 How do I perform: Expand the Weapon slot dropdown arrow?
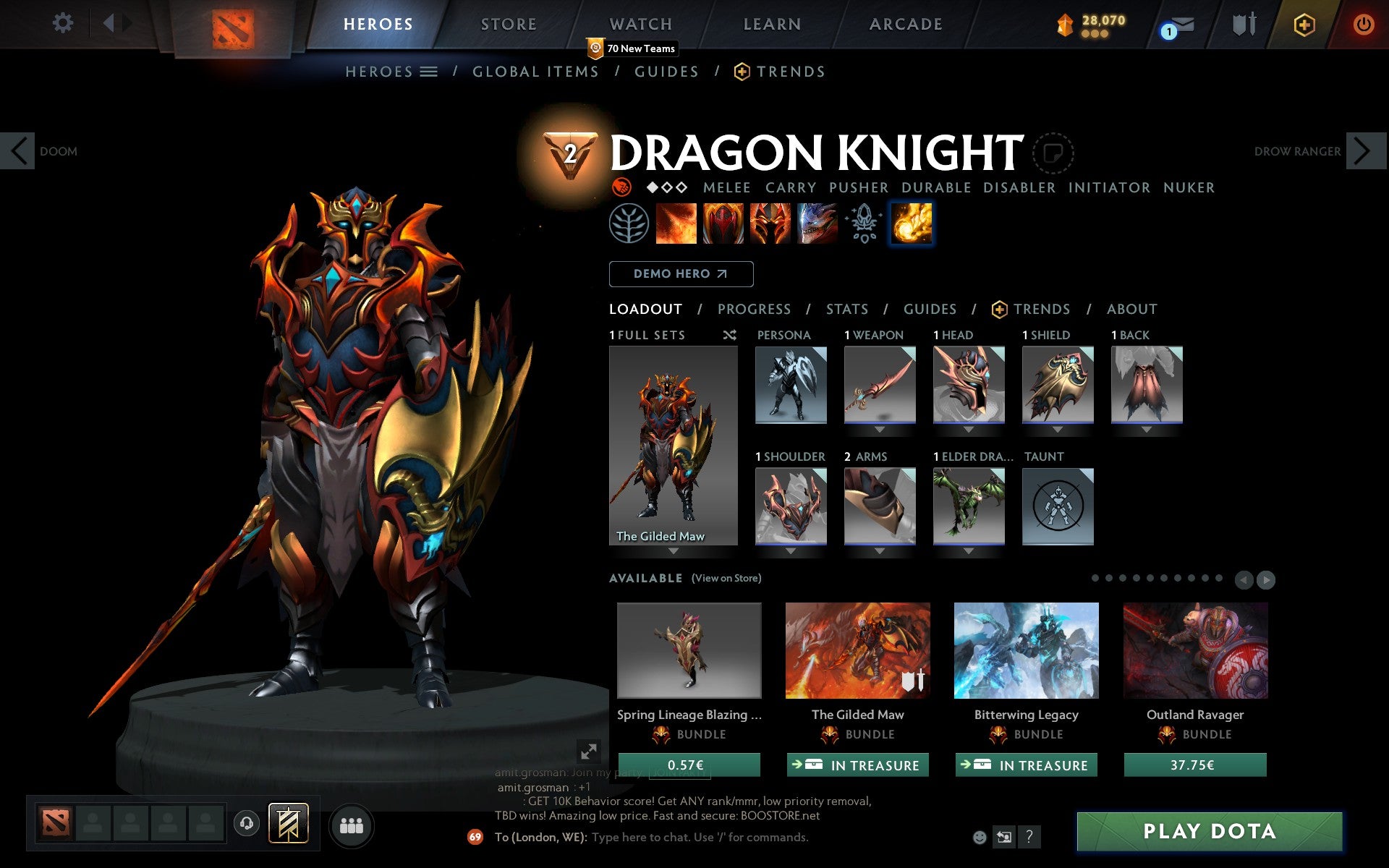tap(878, 428)
